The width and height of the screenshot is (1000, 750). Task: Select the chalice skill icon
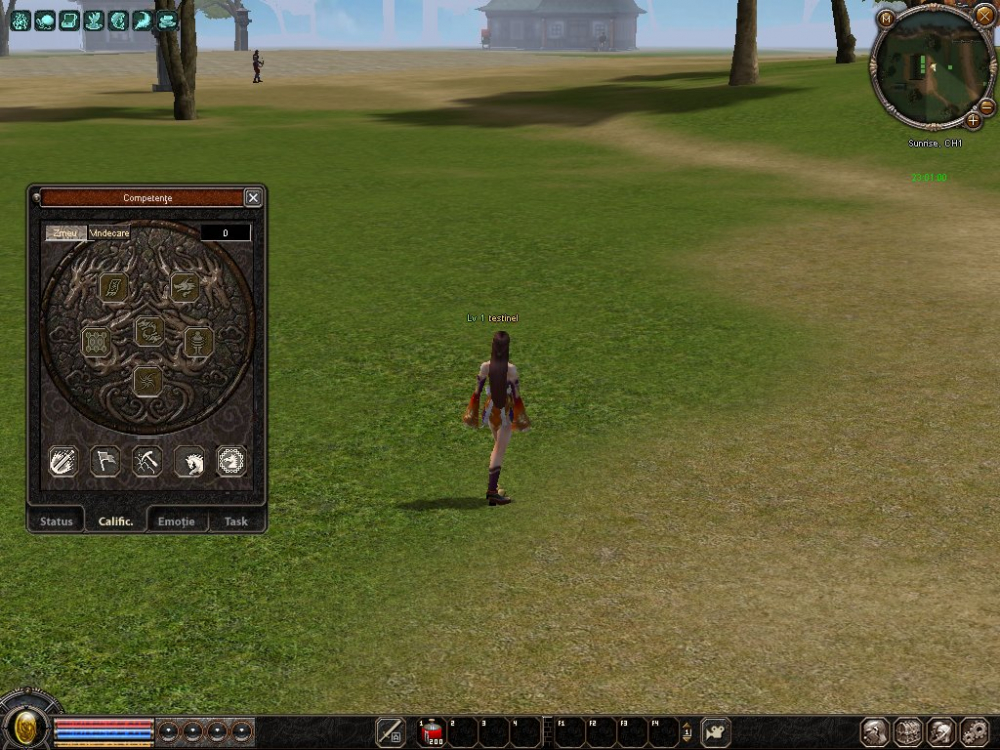tap(198, 342)
